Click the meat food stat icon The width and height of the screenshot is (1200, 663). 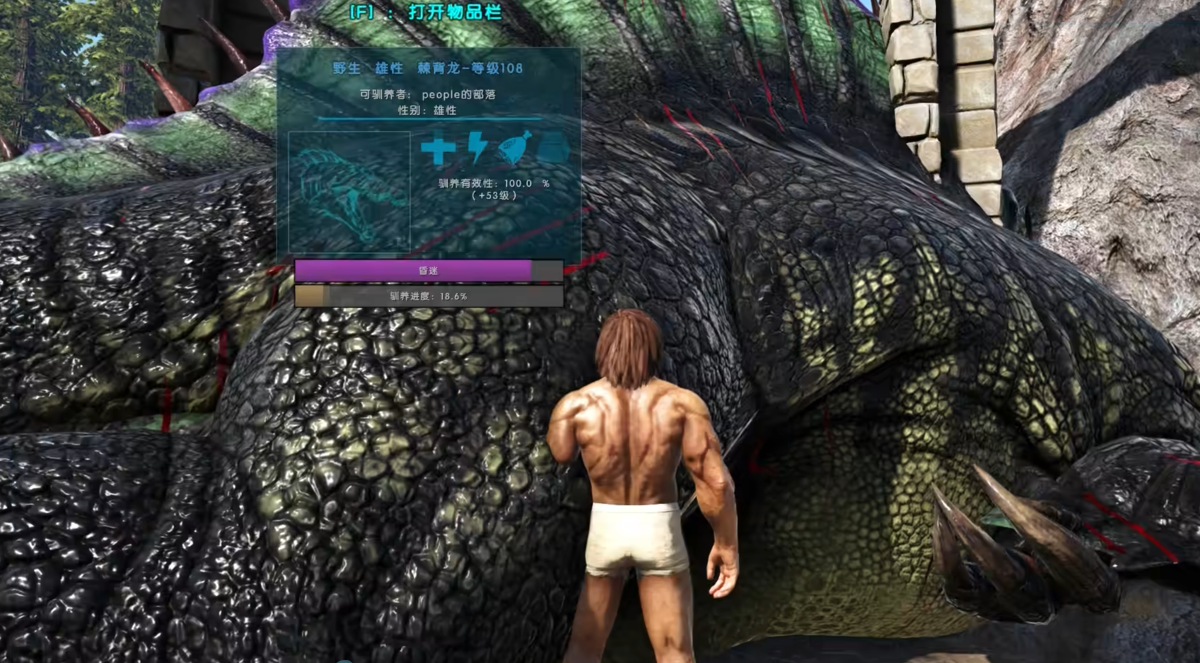click(x=514, y=148)
